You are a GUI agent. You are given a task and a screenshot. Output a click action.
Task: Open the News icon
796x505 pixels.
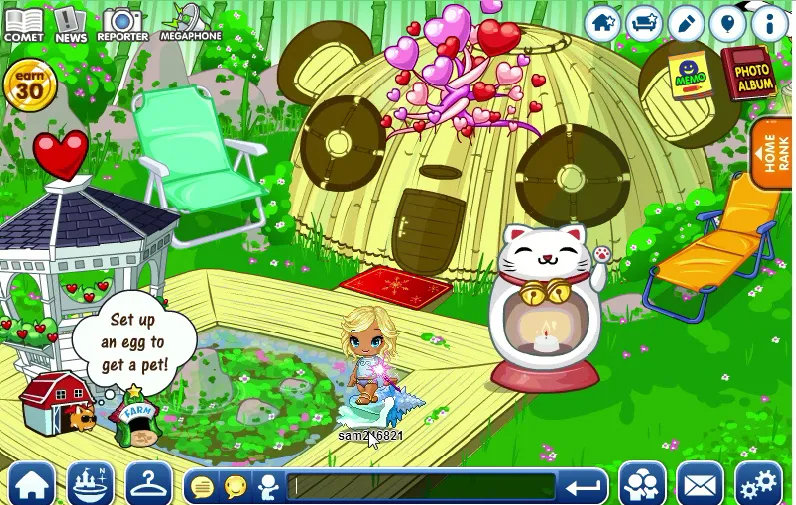point(70,24)
